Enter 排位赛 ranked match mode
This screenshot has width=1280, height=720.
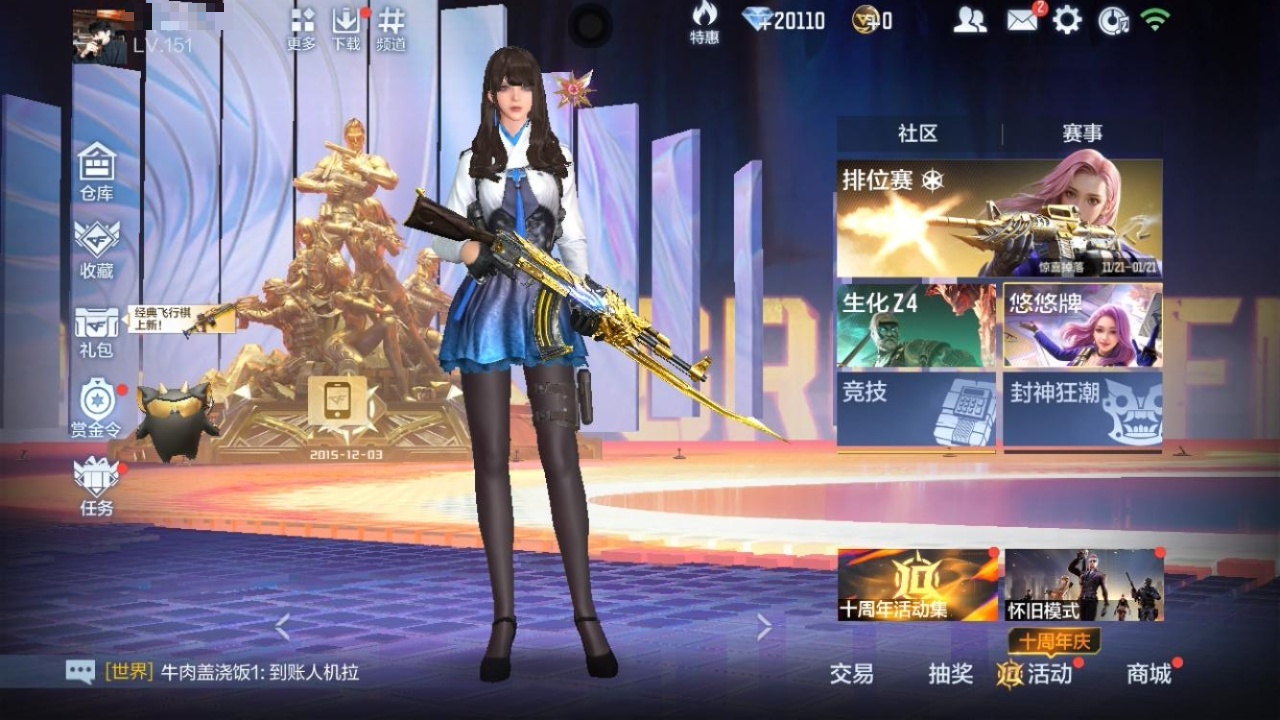click(x=999, y=218)
